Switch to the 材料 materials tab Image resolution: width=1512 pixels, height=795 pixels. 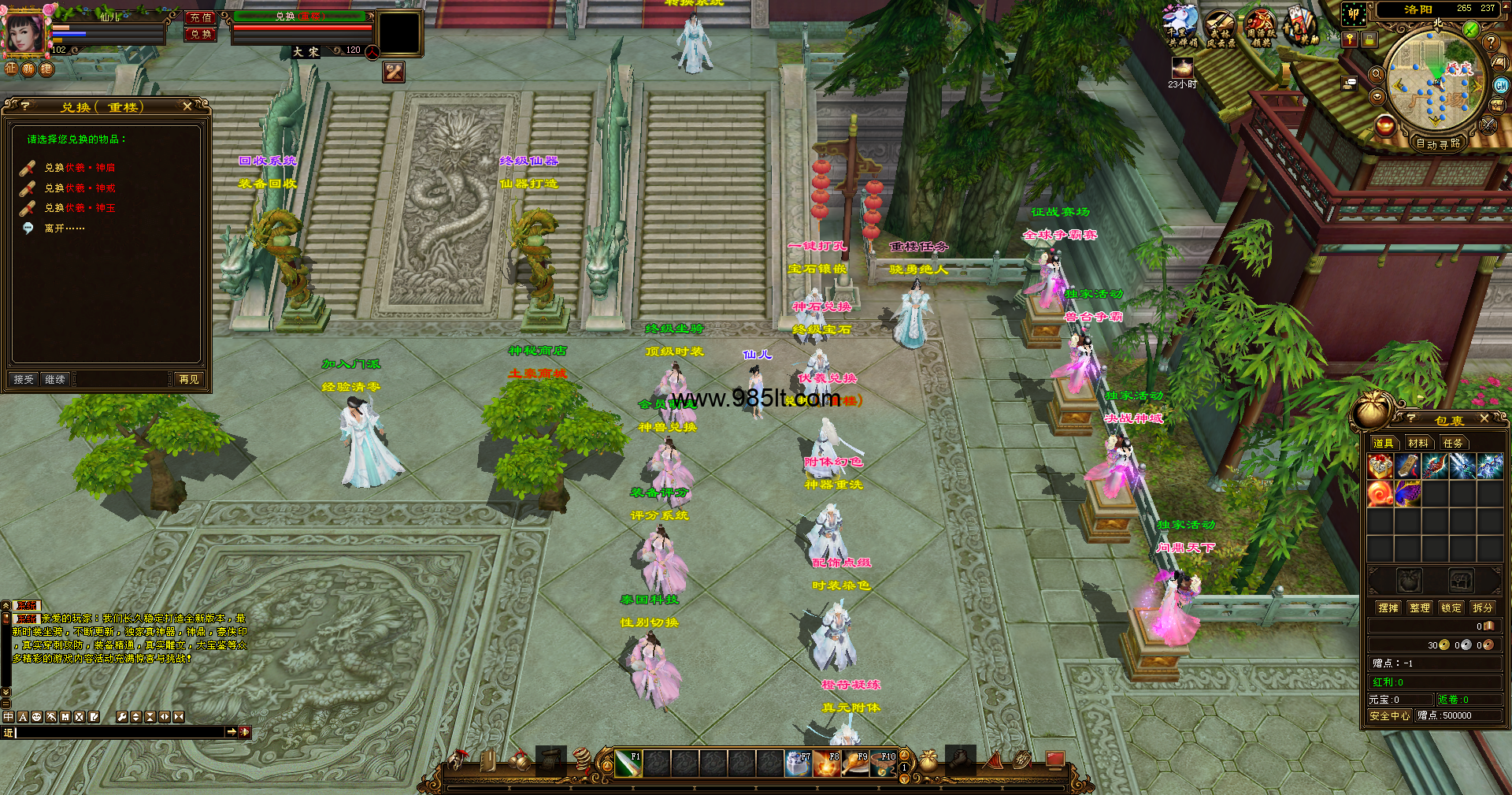pos(1417,443)
